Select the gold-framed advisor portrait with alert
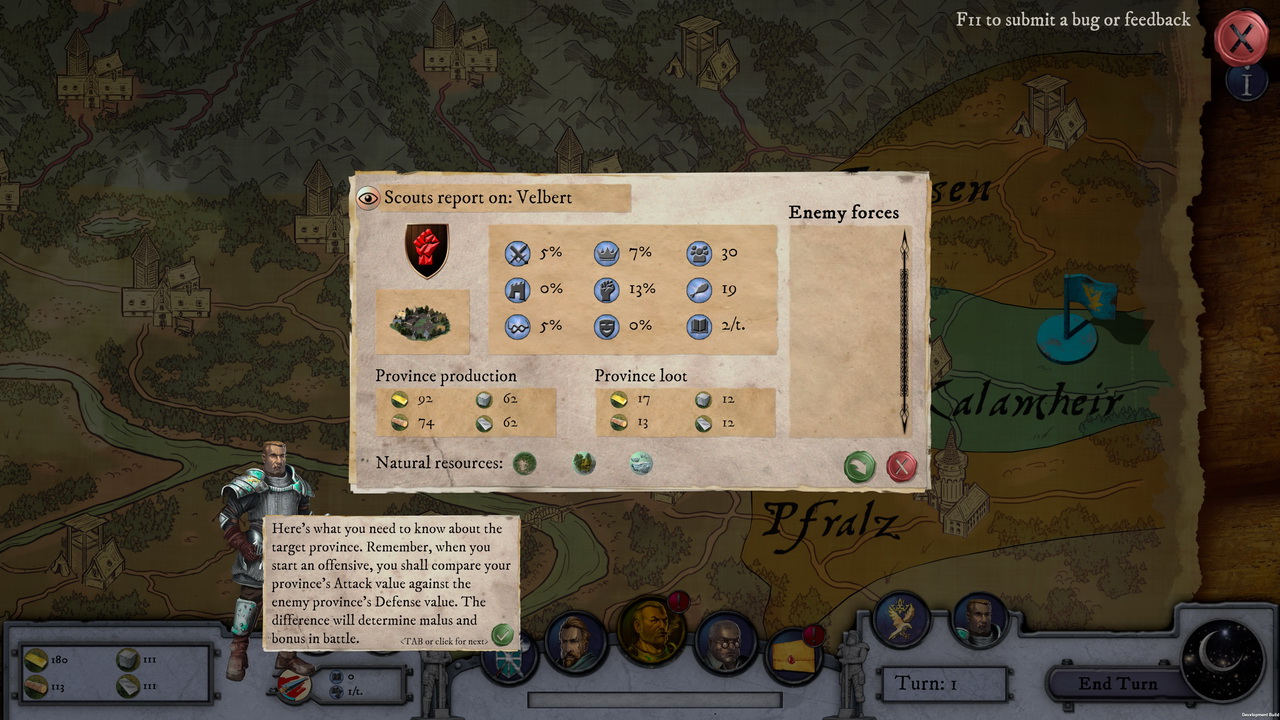 tap(652, 632)
